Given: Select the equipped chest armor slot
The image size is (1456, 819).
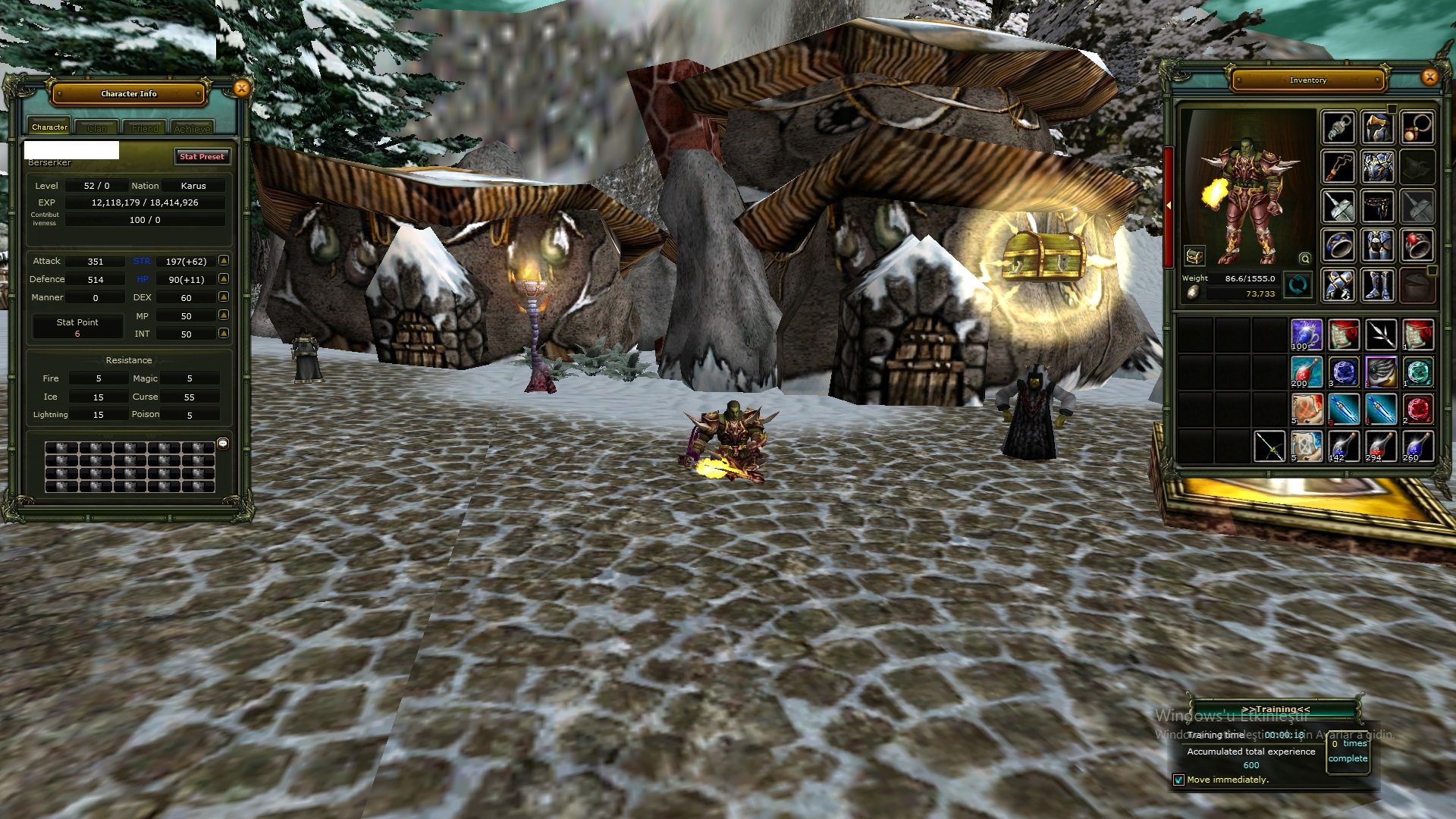Looking at the screenshot, I should coord(1377,167).
